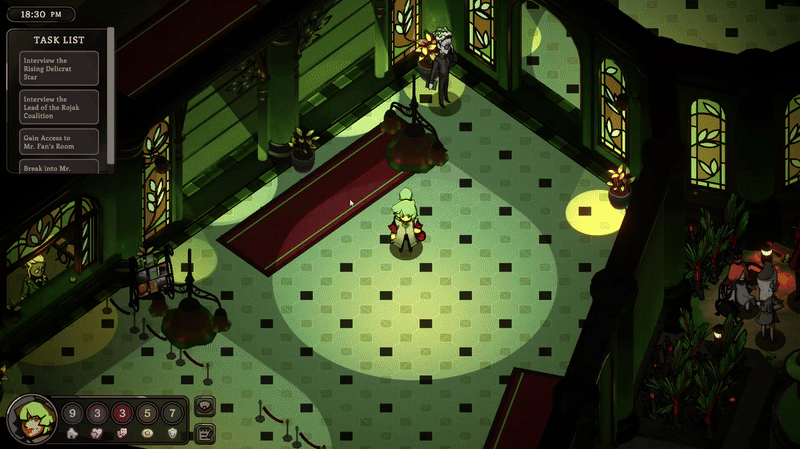Open the green-haired character portrait
Viewport: 800px width, 449px height.
coord(32,421)
